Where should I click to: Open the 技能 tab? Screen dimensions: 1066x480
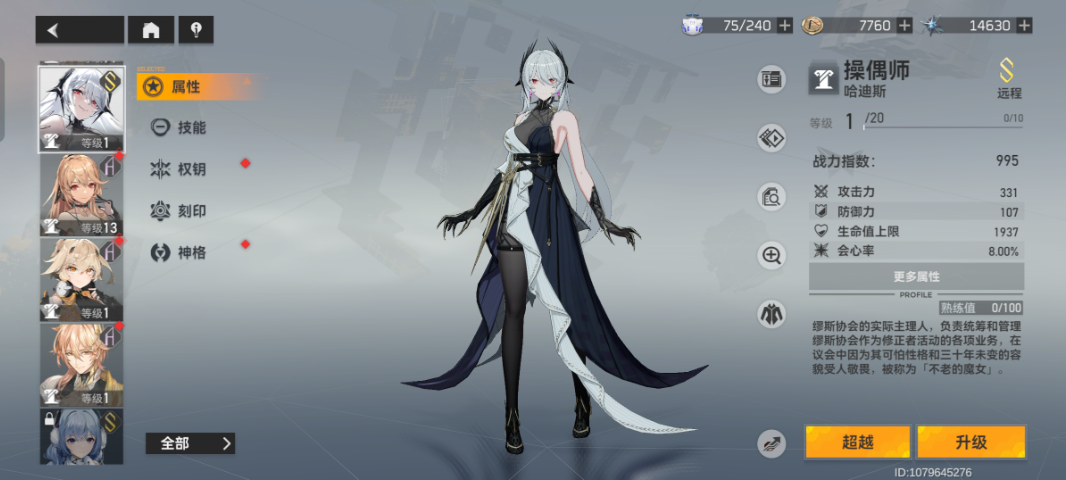190,128
